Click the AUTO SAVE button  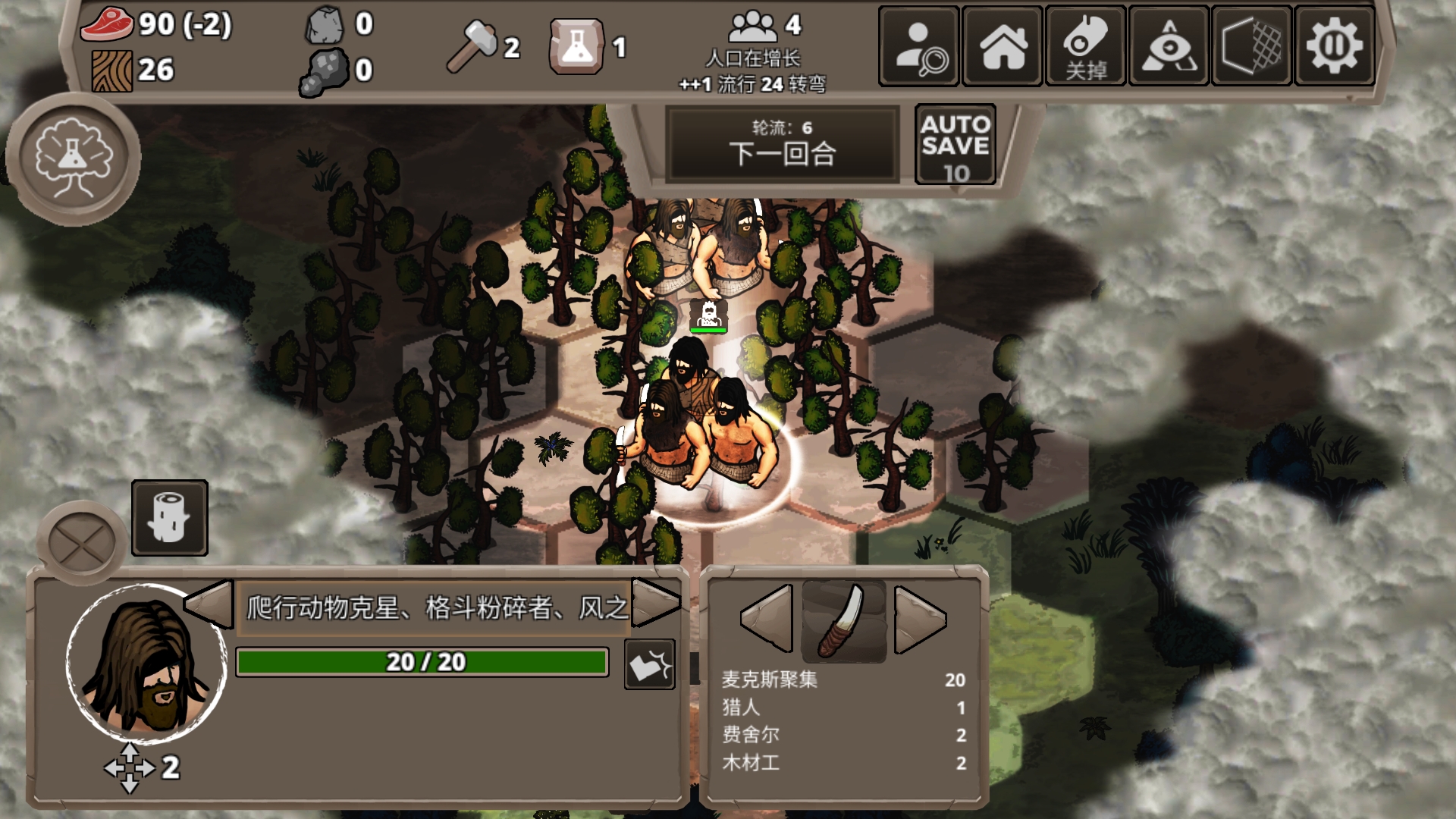[955, 146]
